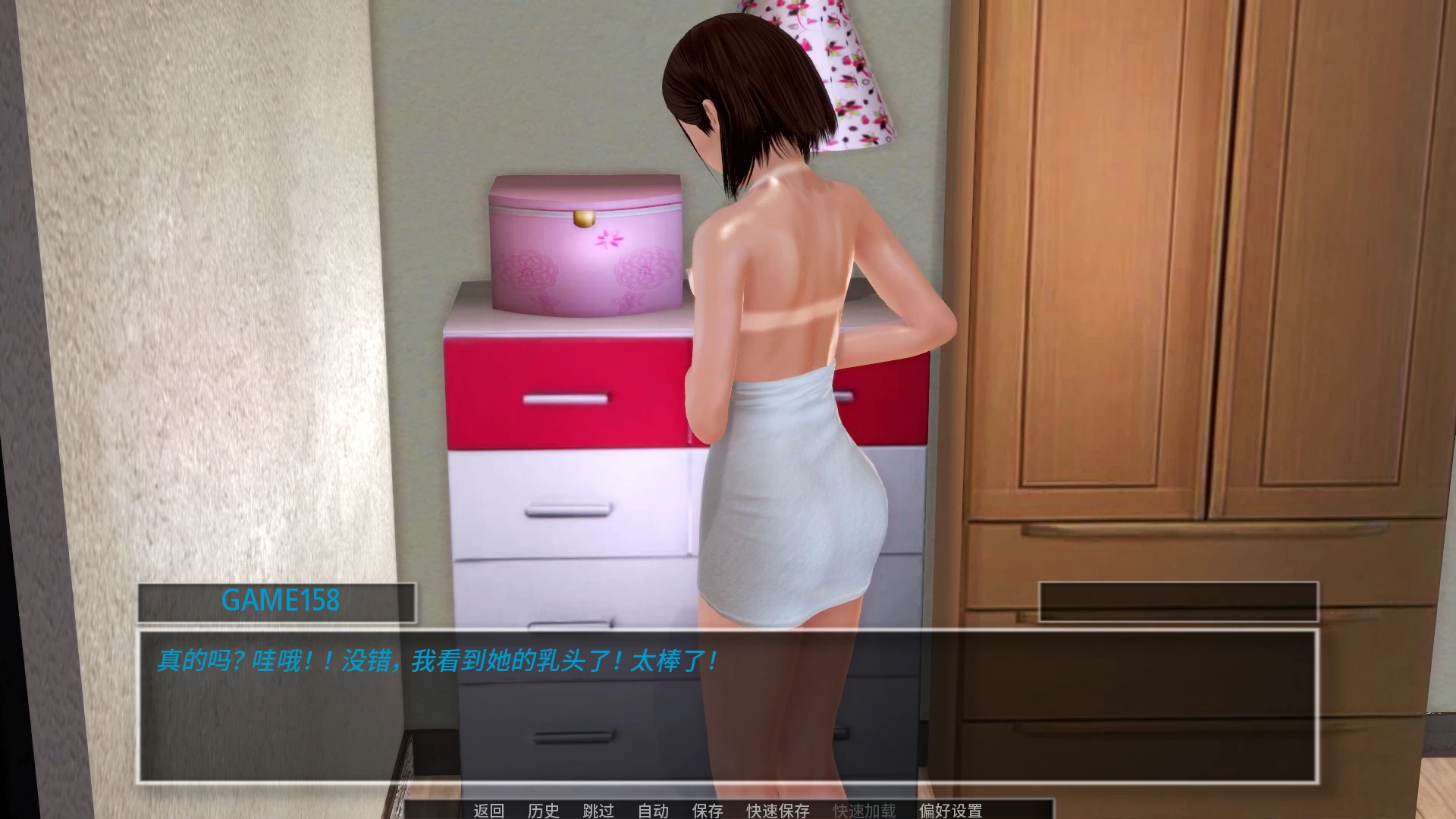This screenshot has width=1456, height=819.
Task: Open the 历史 dialogue history screen
Action: (x=544, y=811)
